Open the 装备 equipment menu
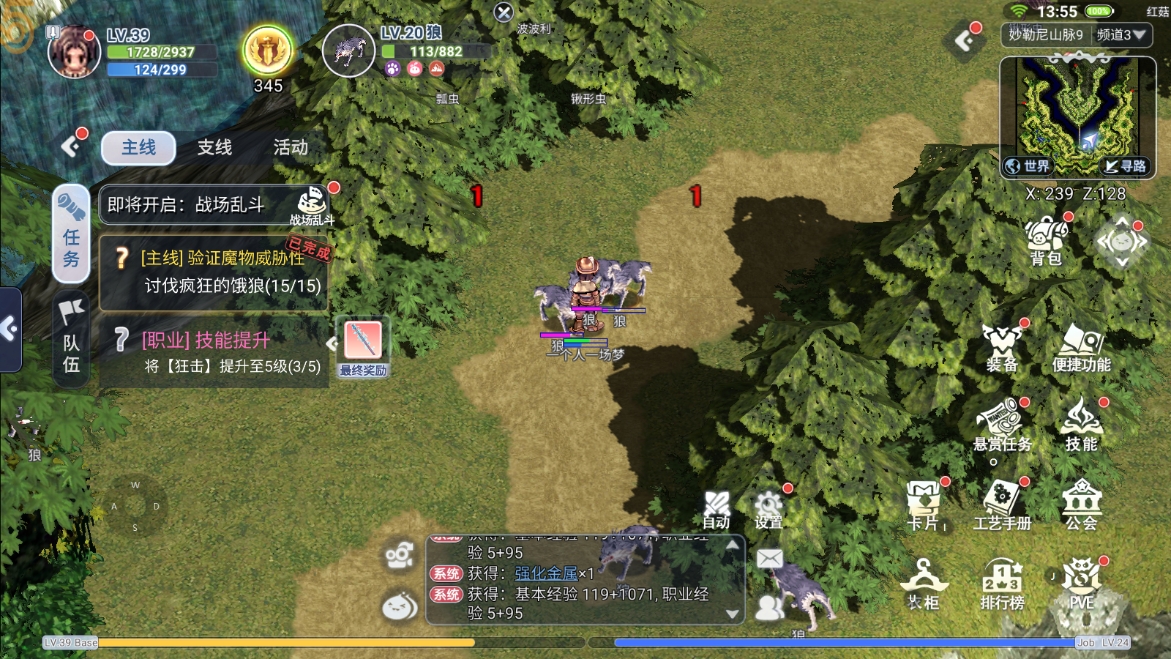Screen dimensions: 1171x659 point(1002,347)
